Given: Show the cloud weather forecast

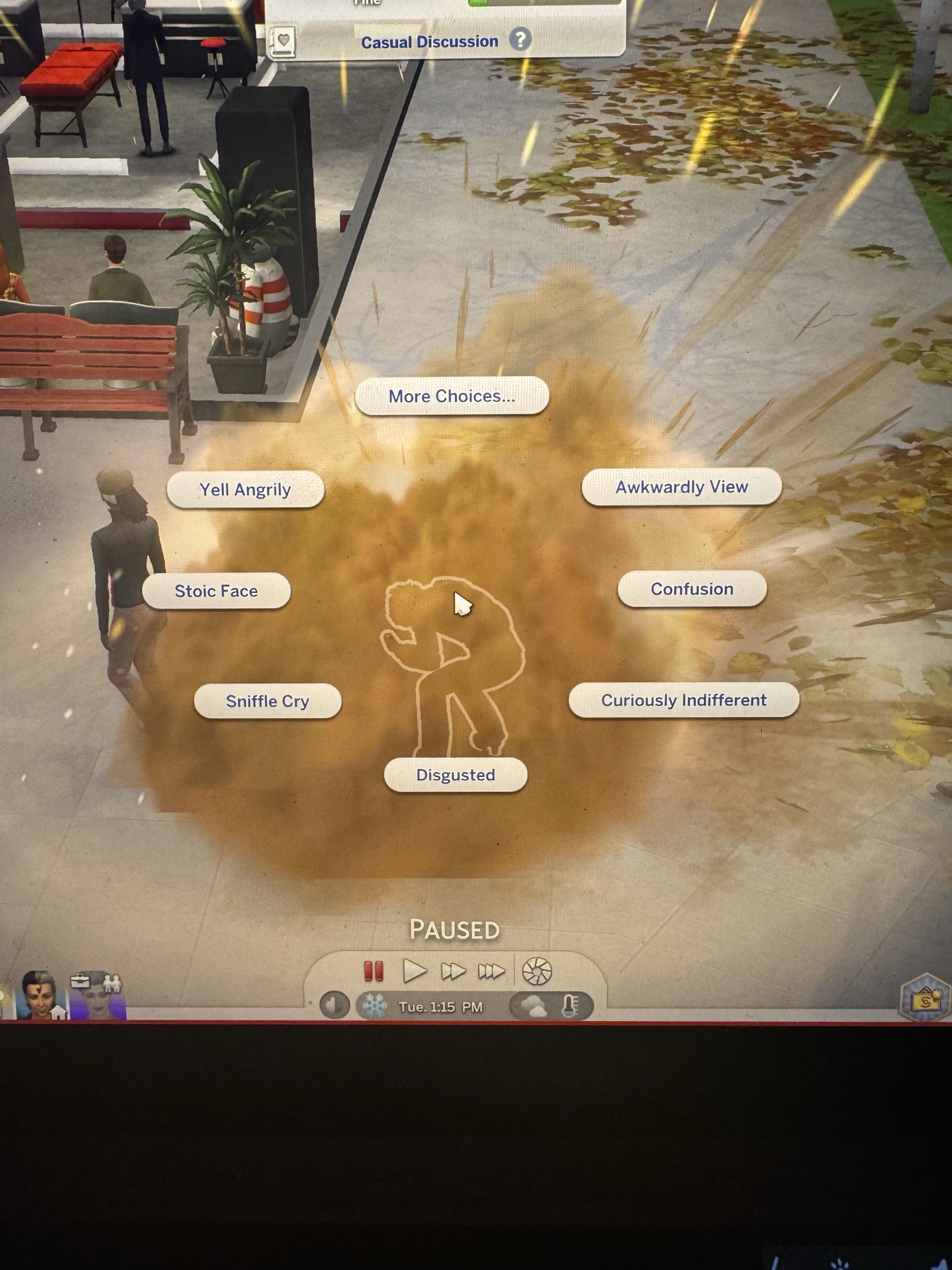Looking at the screenshot, I should tap(532, 1006).
